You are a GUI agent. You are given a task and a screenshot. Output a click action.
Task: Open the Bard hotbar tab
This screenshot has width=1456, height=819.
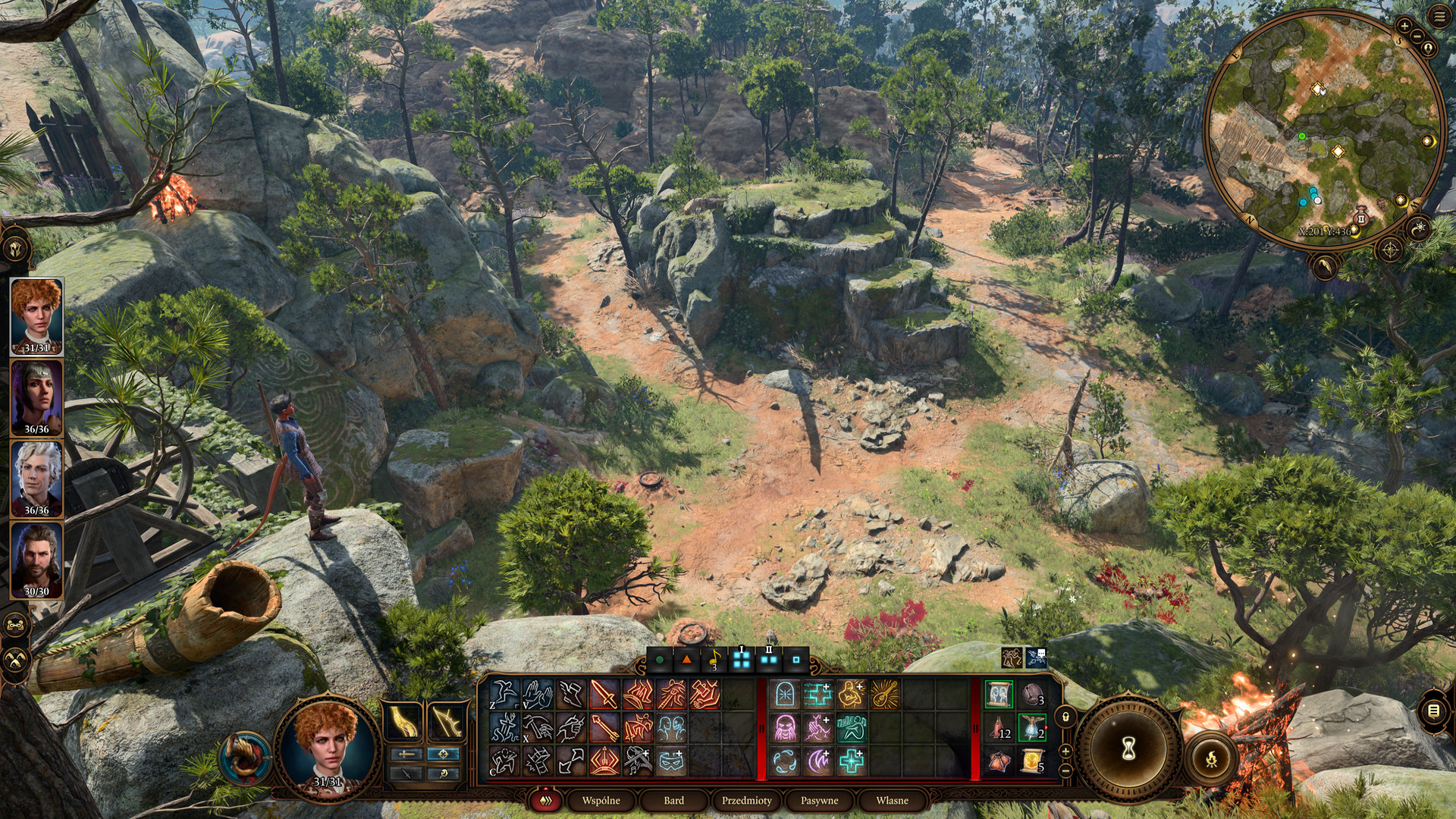pos(673,800)
